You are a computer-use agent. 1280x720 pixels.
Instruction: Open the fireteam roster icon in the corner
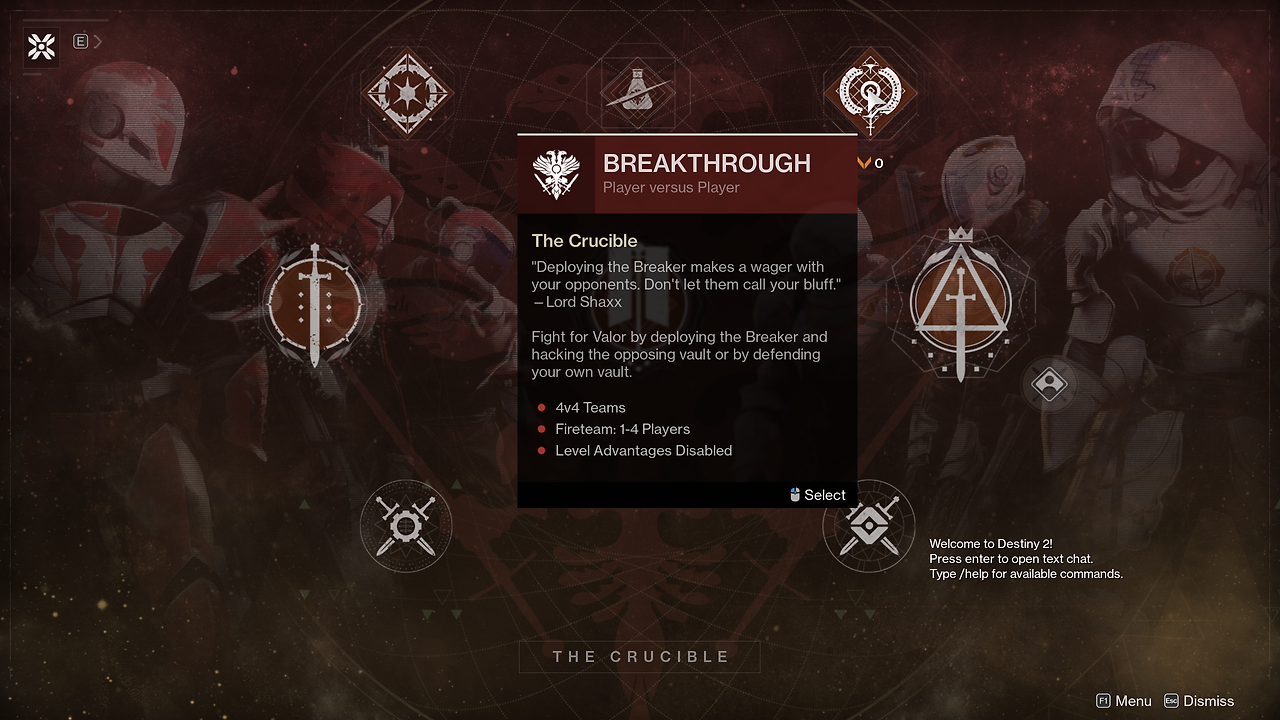tap(41, 46)
